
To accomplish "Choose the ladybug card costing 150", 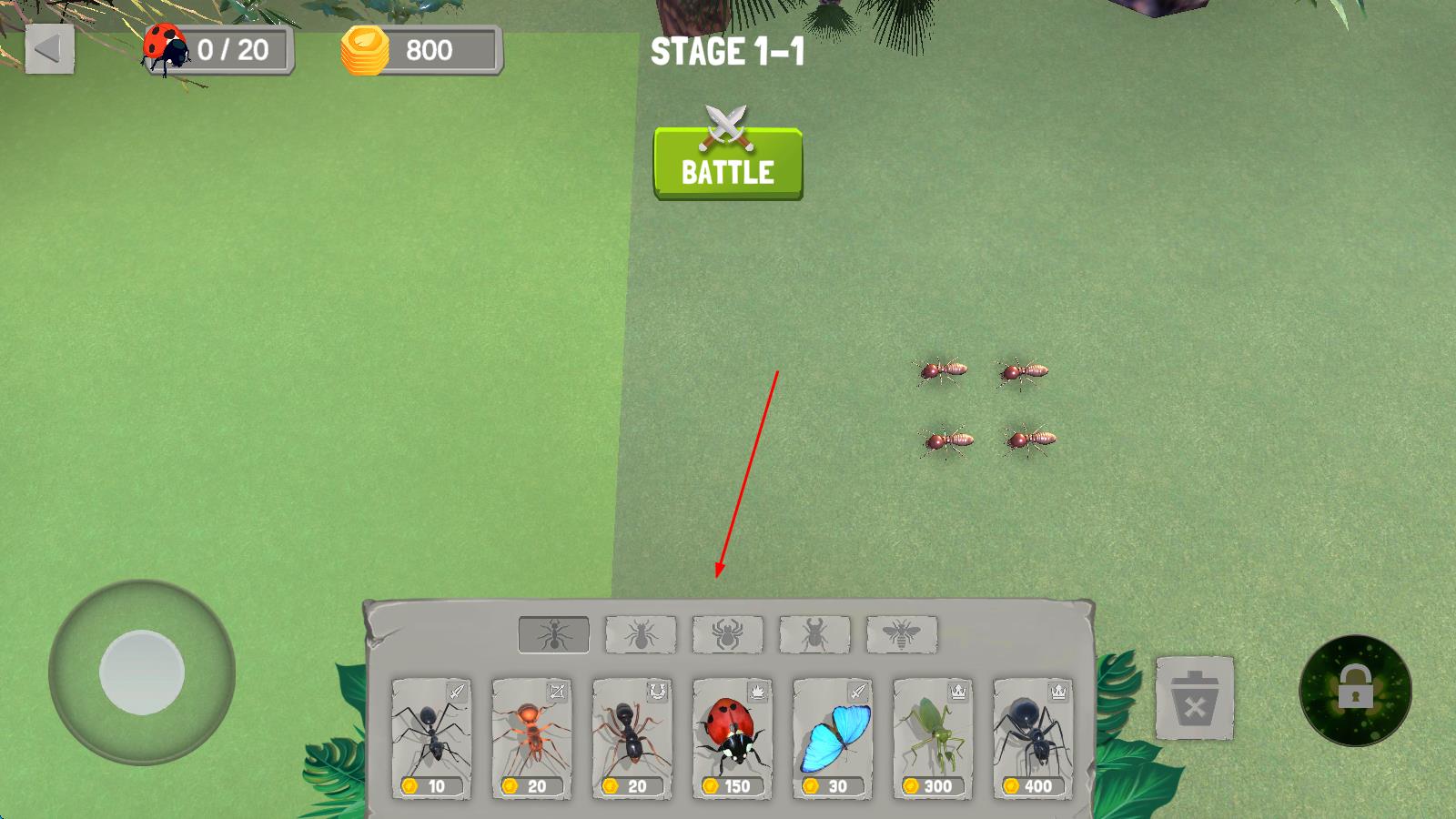I will coord(732,739).
